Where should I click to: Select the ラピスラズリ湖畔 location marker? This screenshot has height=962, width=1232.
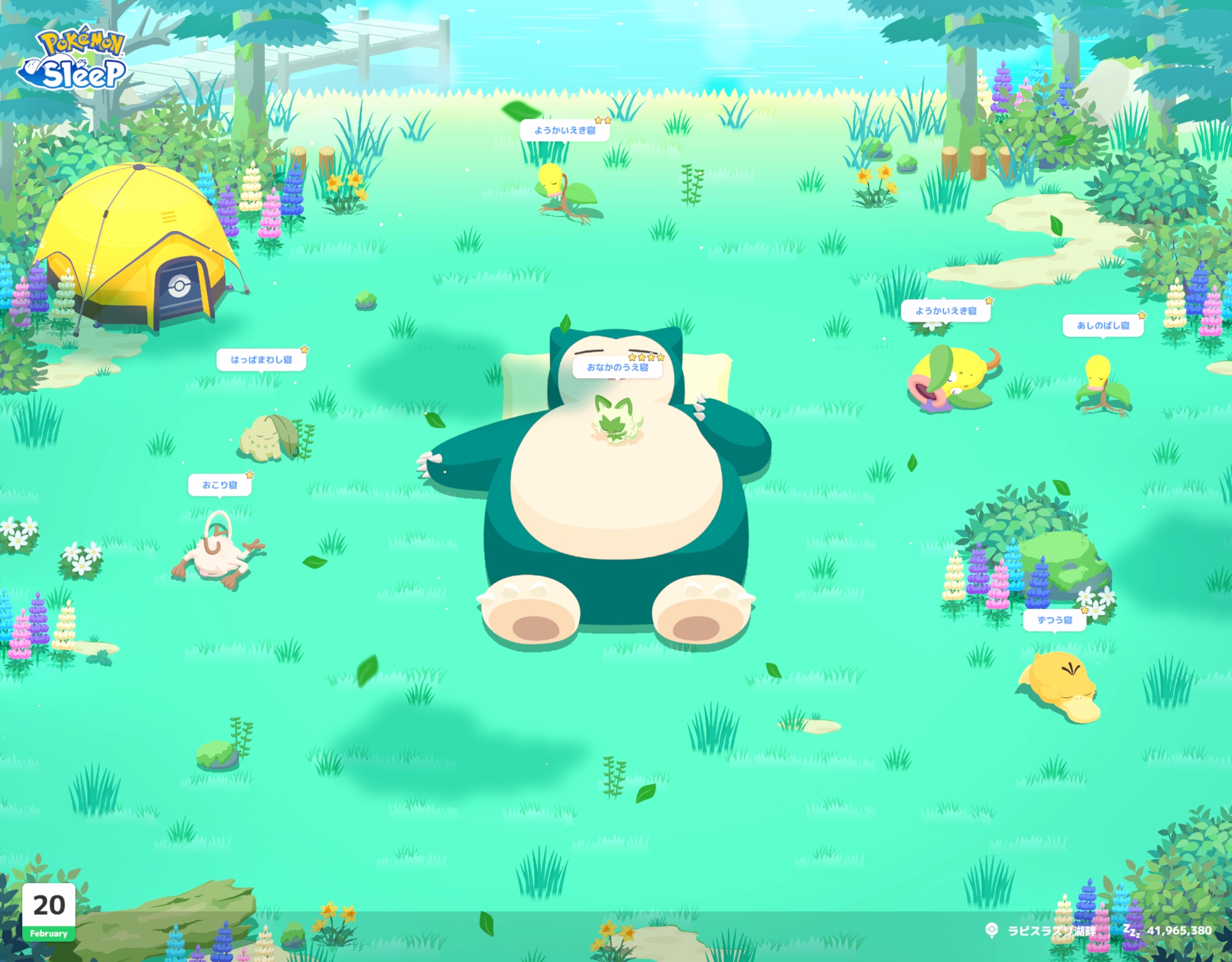(x=1042, y=931)
